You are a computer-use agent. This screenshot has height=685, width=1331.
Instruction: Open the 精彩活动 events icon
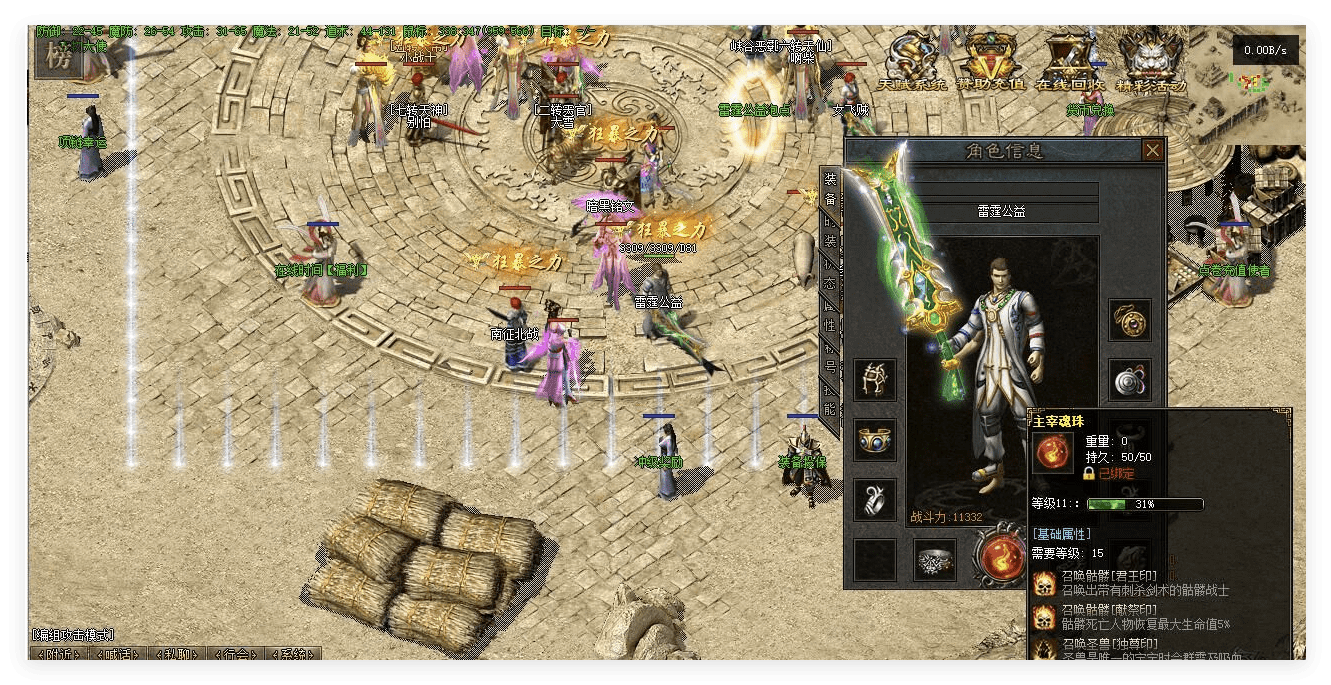click(x=1152, y=62)
